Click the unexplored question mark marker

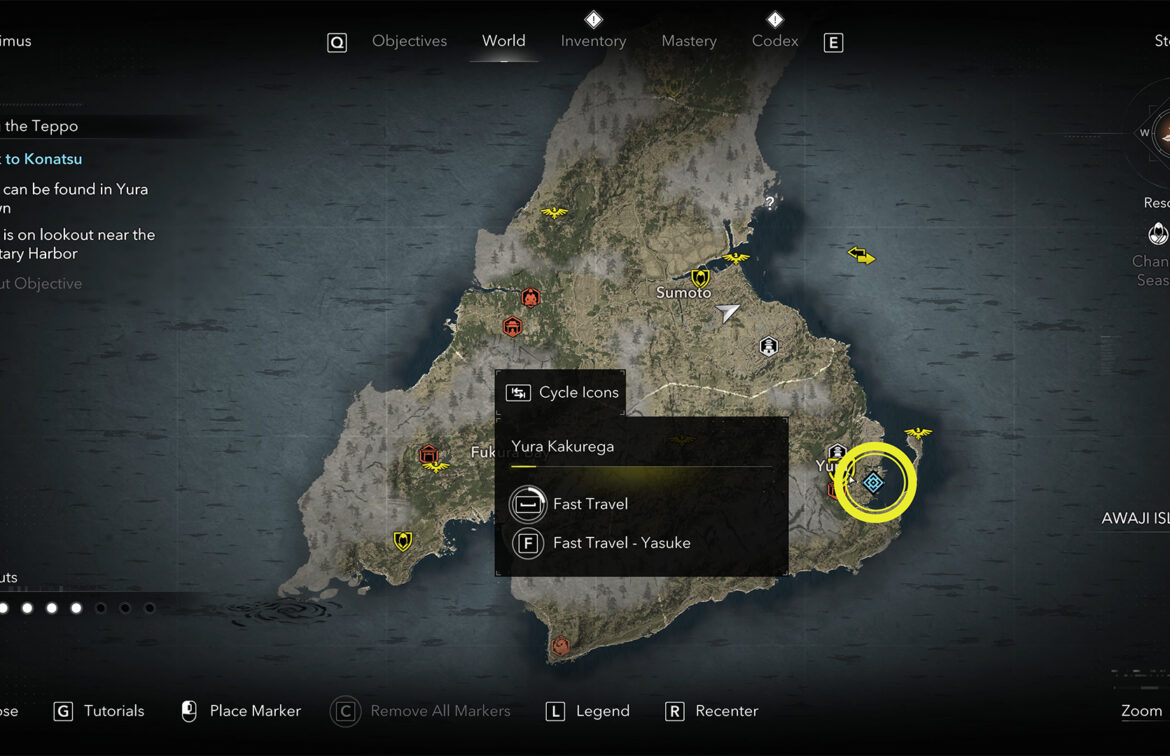769,203
